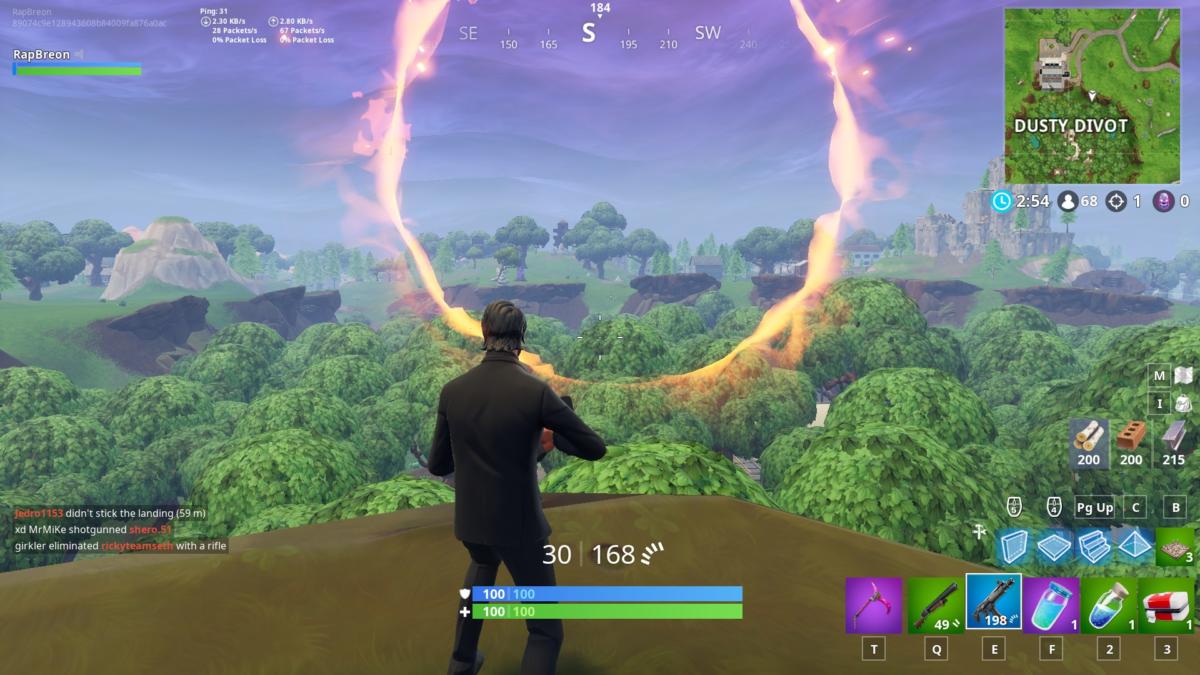Select the stairs building piece
Image resolution: width=1200 pixels, height=675 pixels.
1093,546
